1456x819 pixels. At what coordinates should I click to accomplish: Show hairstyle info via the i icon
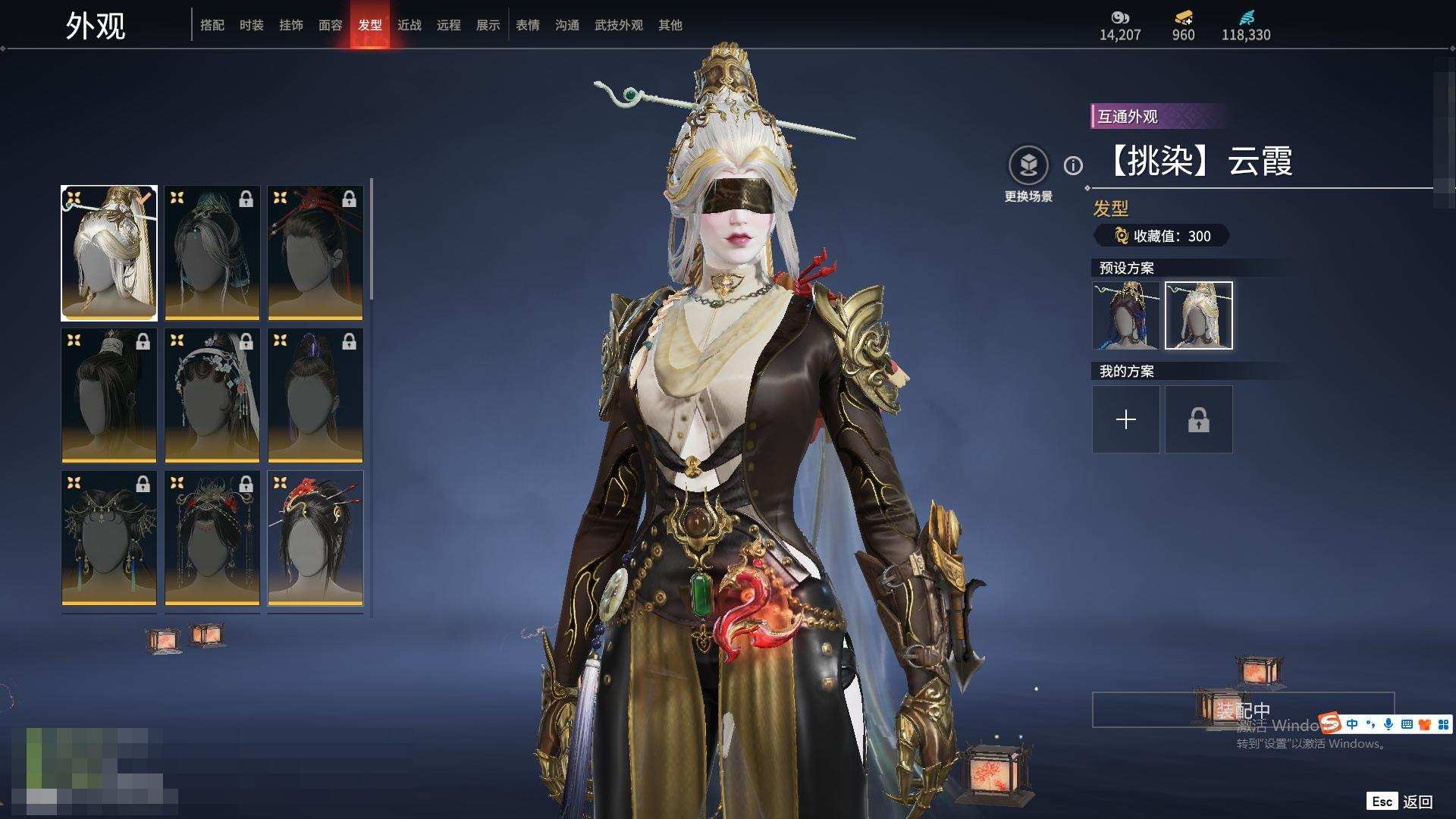coord(1073,165)
